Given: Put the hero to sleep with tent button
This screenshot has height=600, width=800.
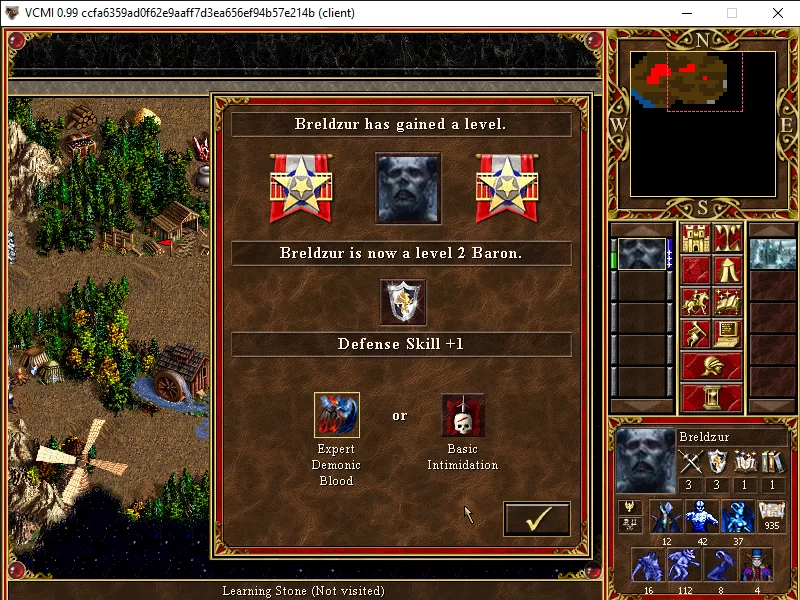Looking at the screenshot, I should (x=726, y=270).
